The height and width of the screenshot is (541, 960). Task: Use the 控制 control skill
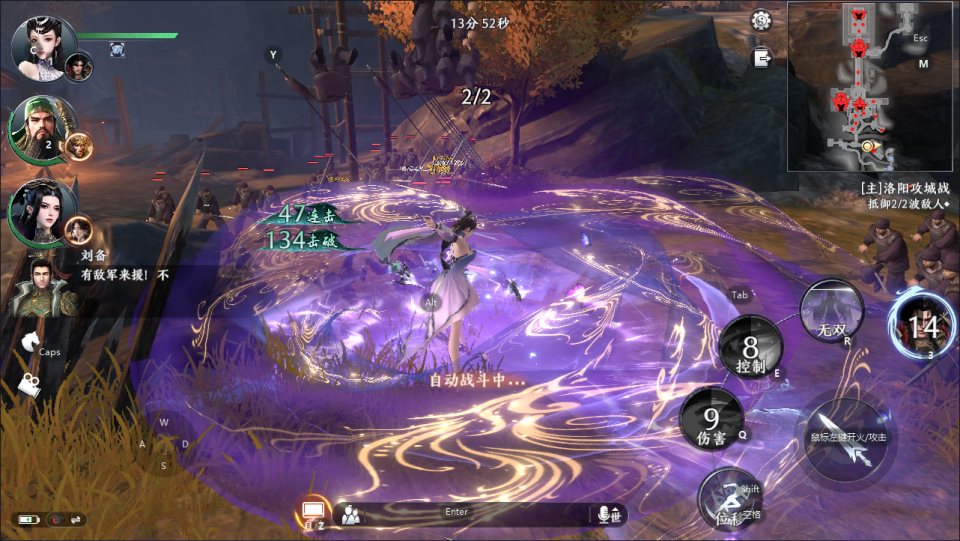tap(750, 348)
